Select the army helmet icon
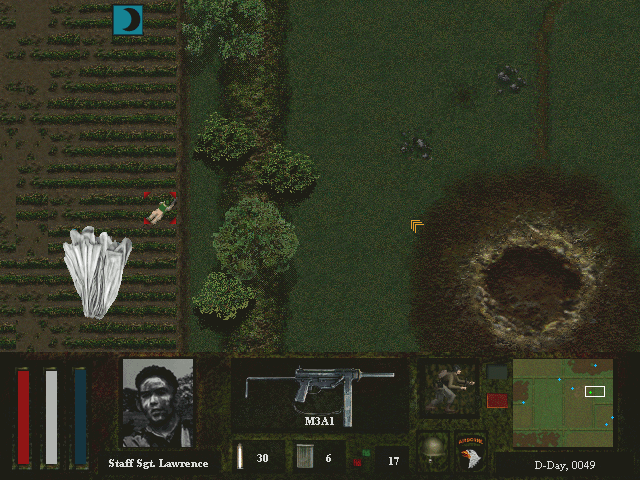Screen dimensions: 640x480 tap(432, 449)
